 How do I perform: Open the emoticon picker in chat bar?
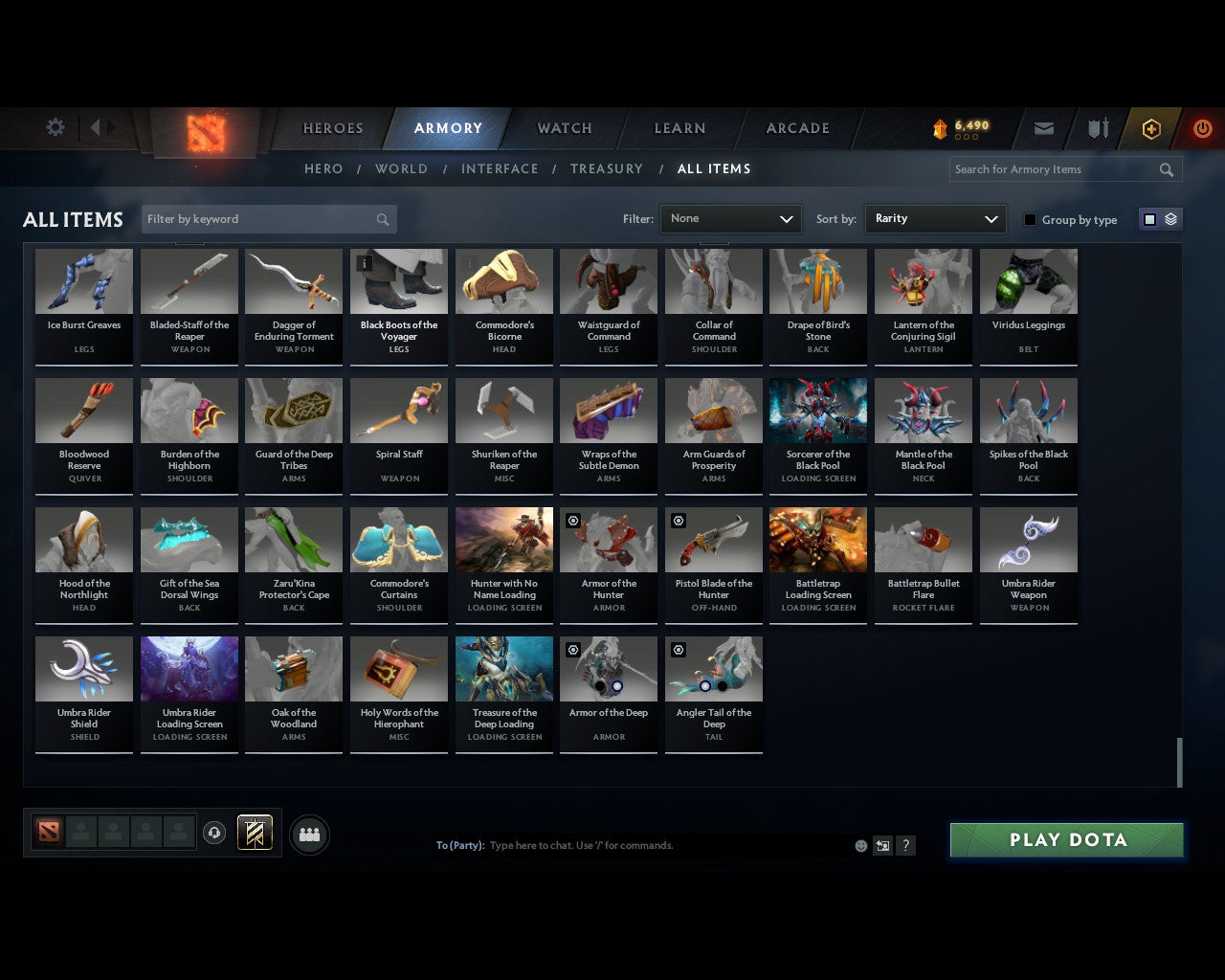pos(860,846)
